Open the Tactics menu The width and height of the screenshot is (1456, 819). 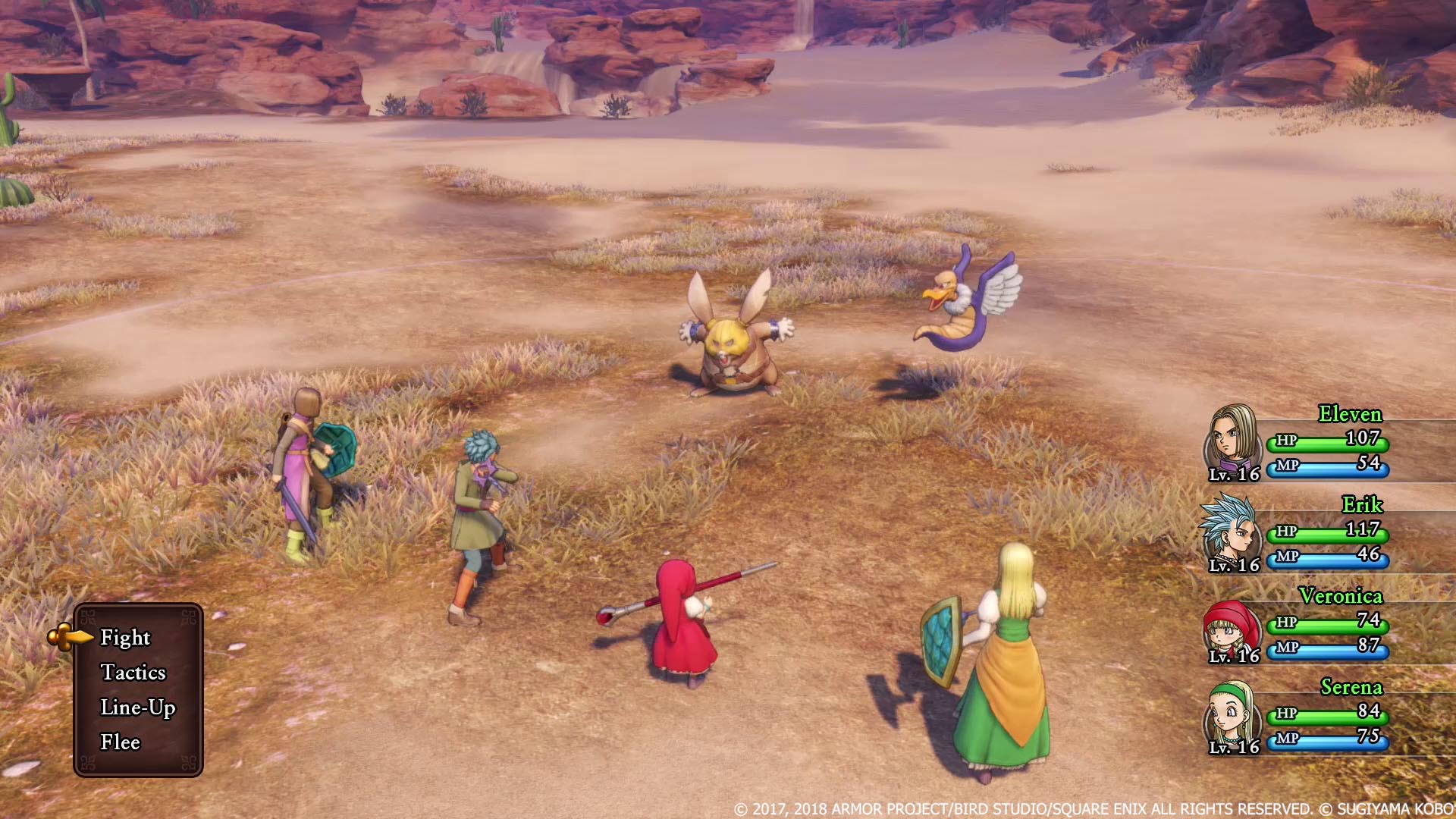click(136, 673)
